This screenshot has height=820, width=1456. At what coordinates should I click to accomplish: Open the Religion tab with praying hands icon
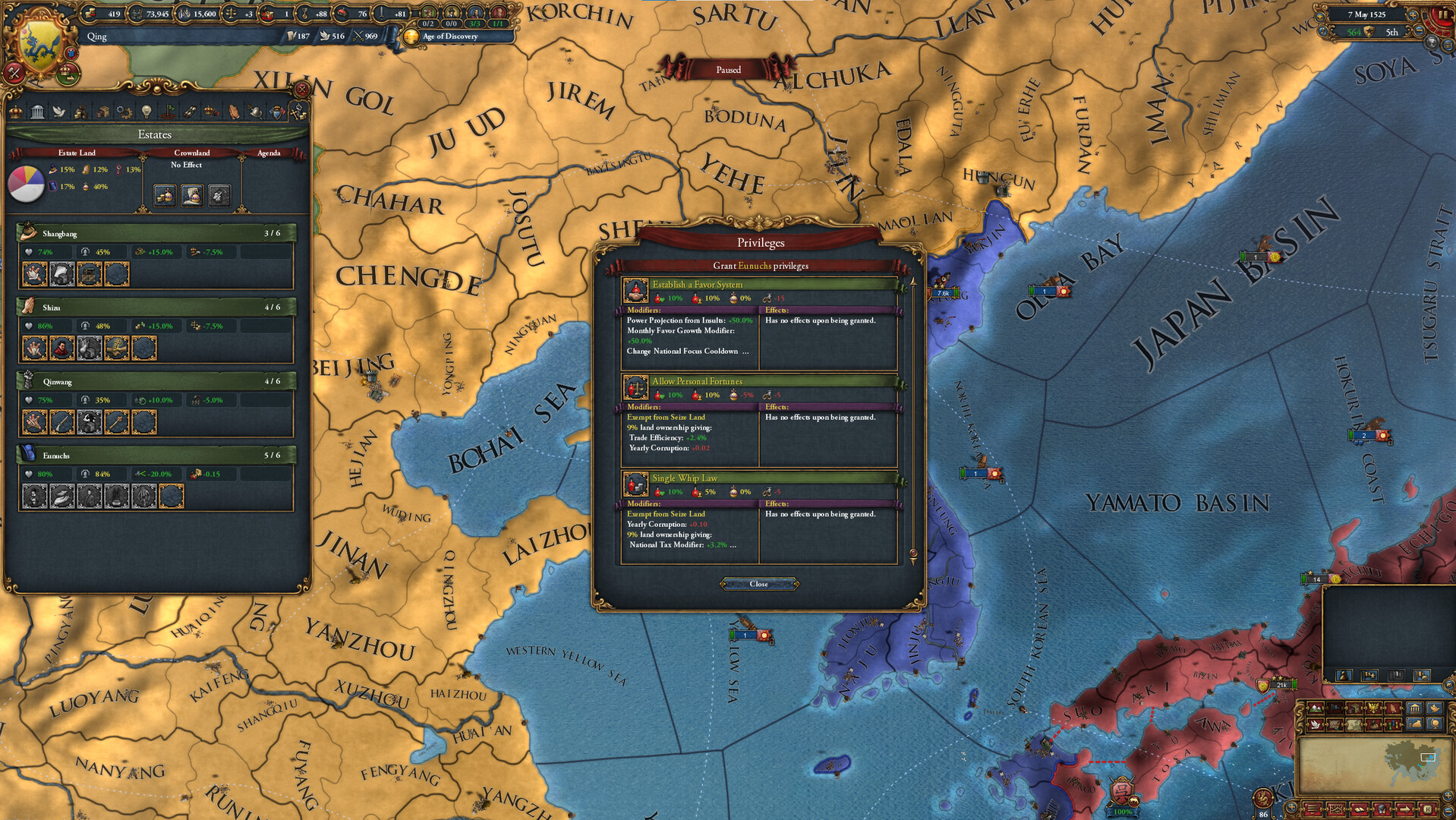pyautogui.click(x=235, y=111)
